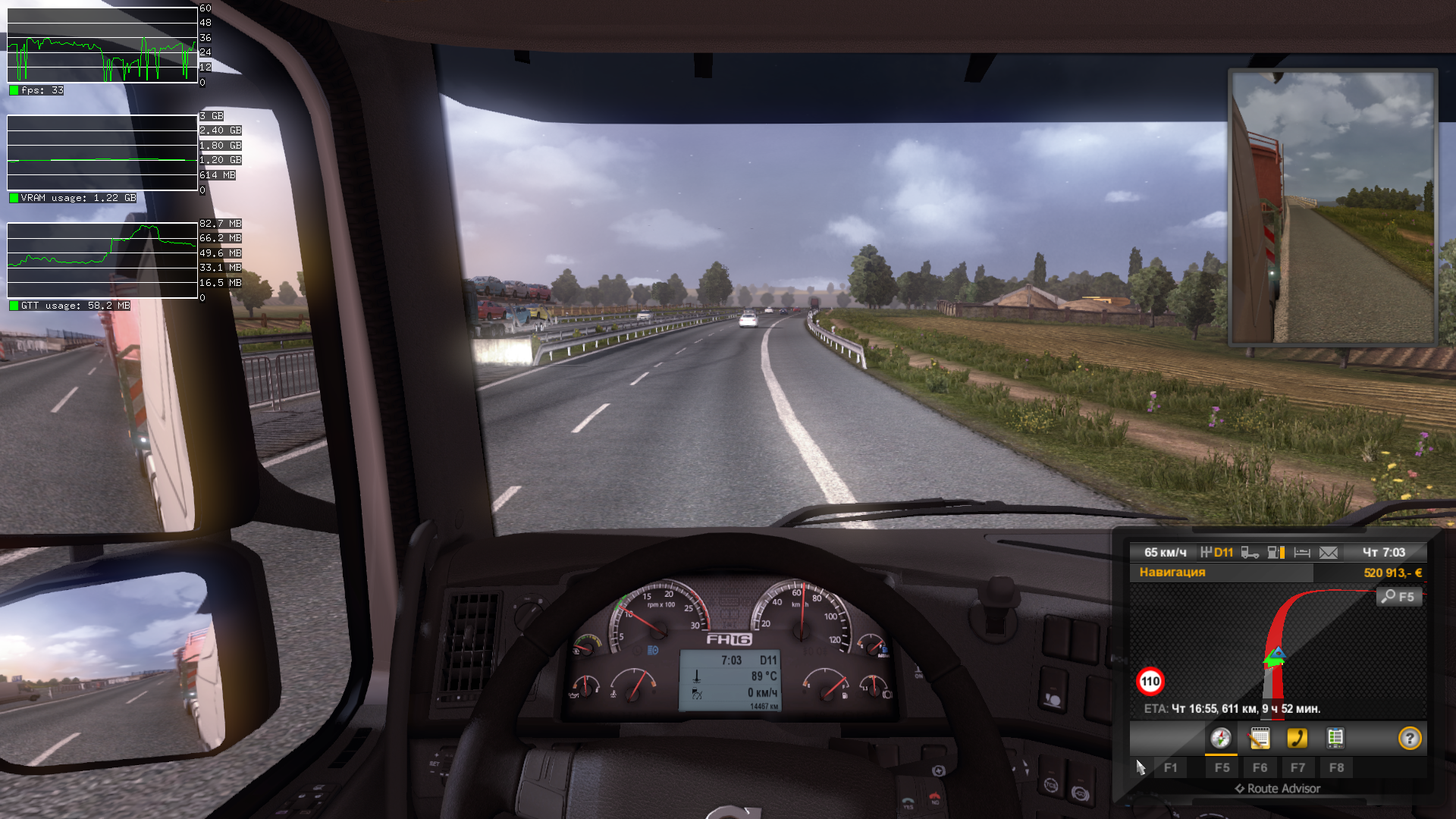Show the truck info tablet tab
Image resolution: width=1456 pixels, height=819 pixels.
click(x=1335, y=739)
